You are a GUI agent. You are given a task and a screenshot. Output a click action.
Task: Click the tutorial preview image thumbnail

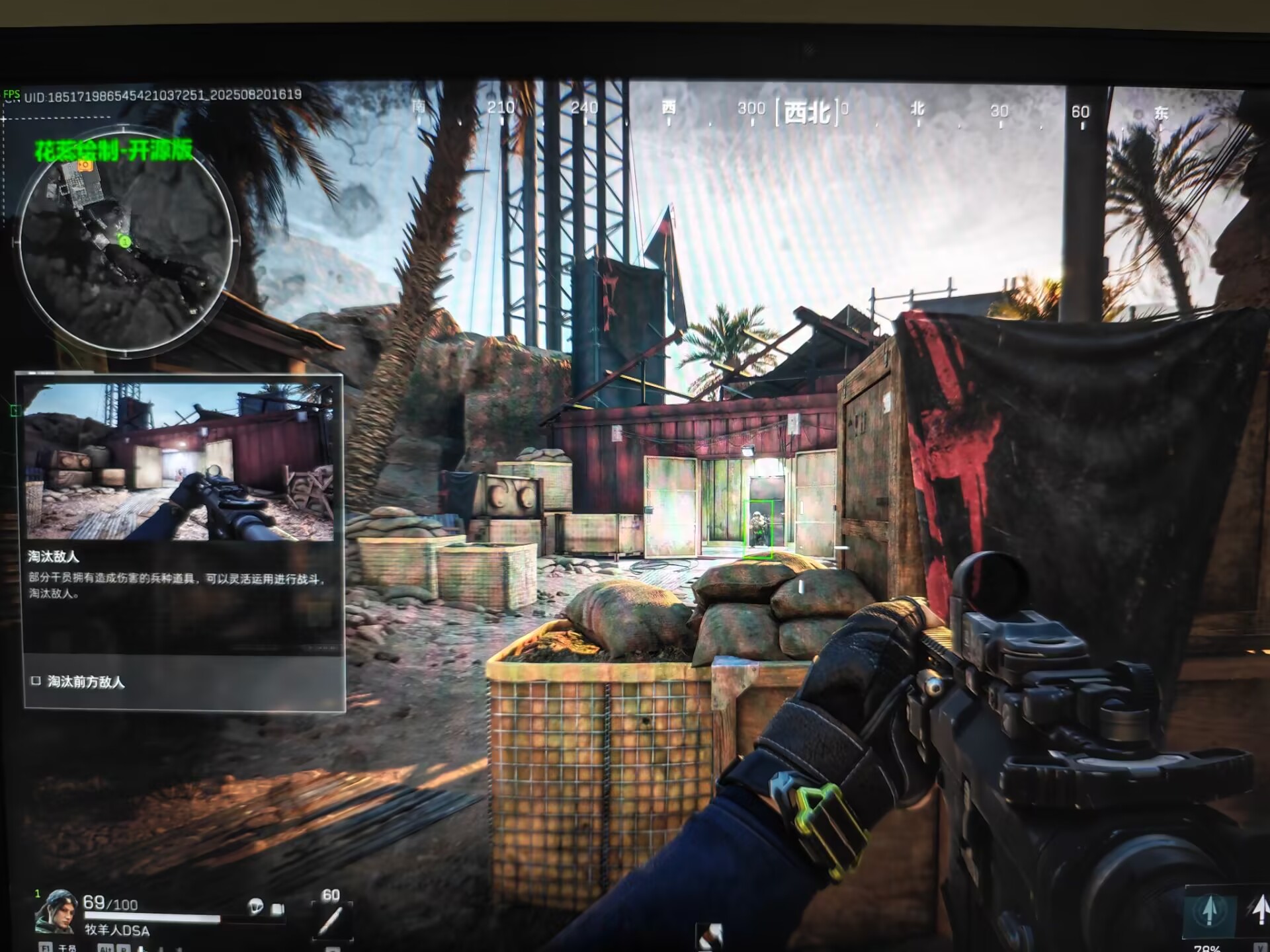[179, 463]
